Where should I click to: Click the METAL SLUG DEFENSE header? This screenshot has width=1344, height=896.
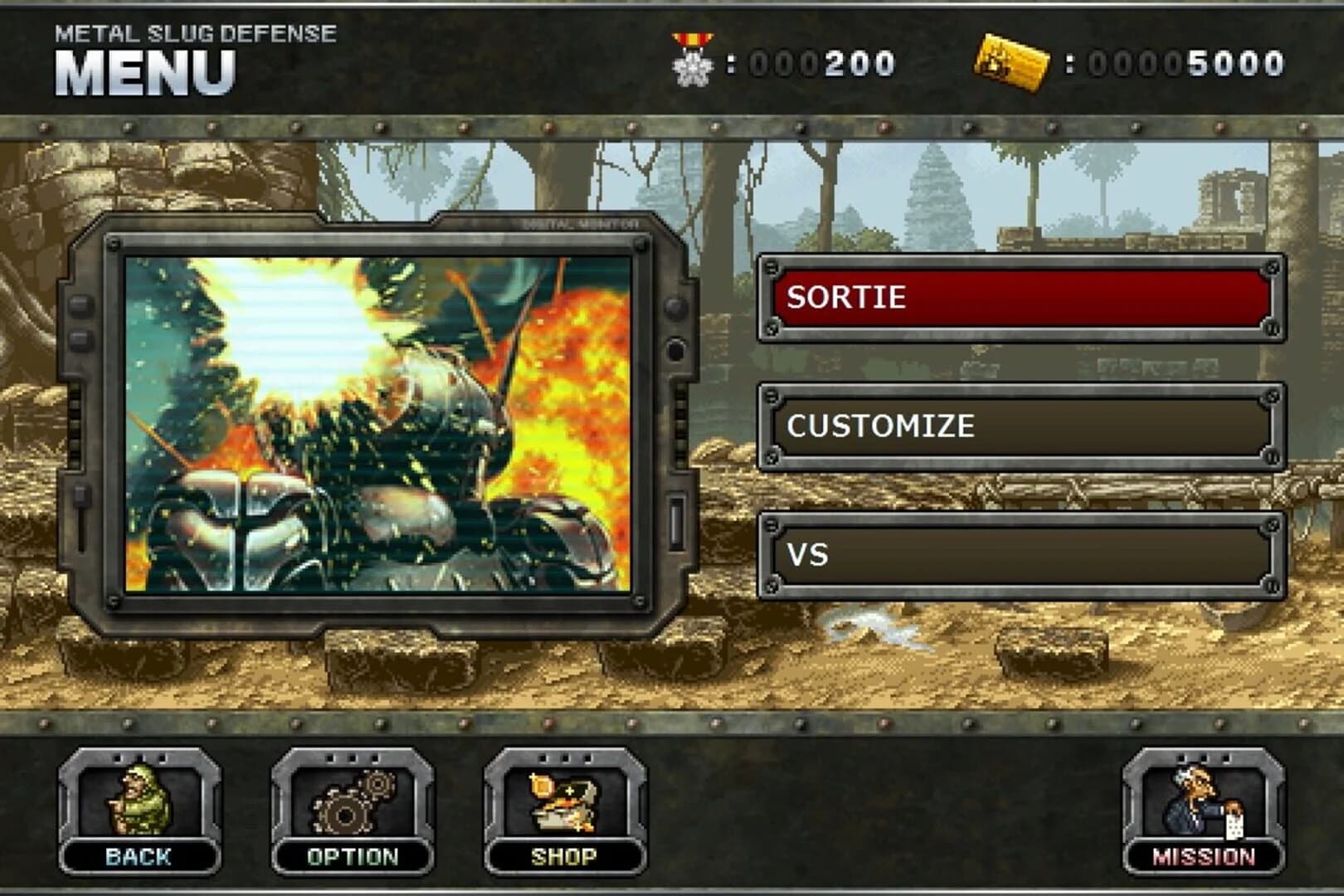point(196,35)
